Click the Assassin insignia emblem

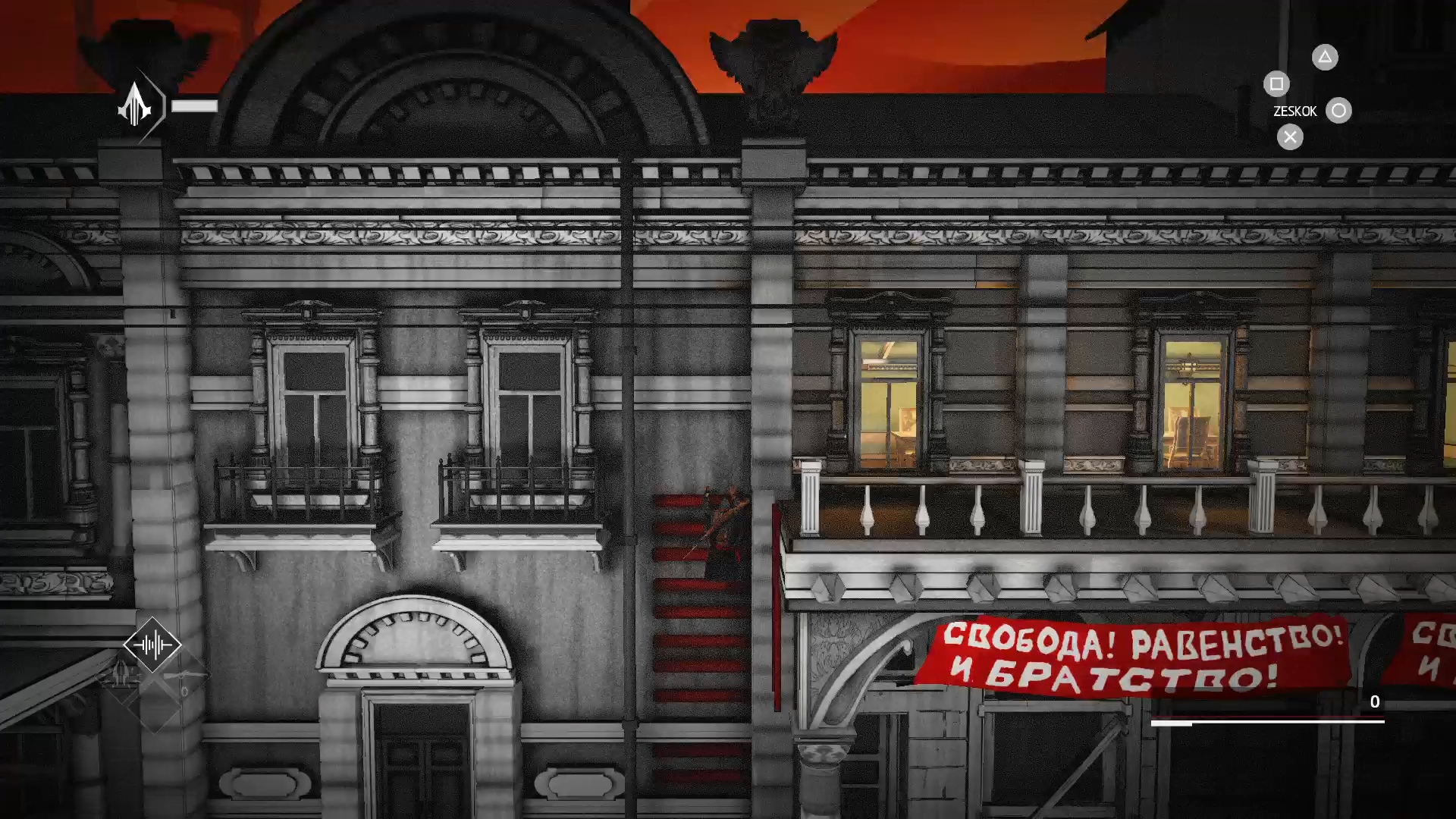(x=136, y=105)
